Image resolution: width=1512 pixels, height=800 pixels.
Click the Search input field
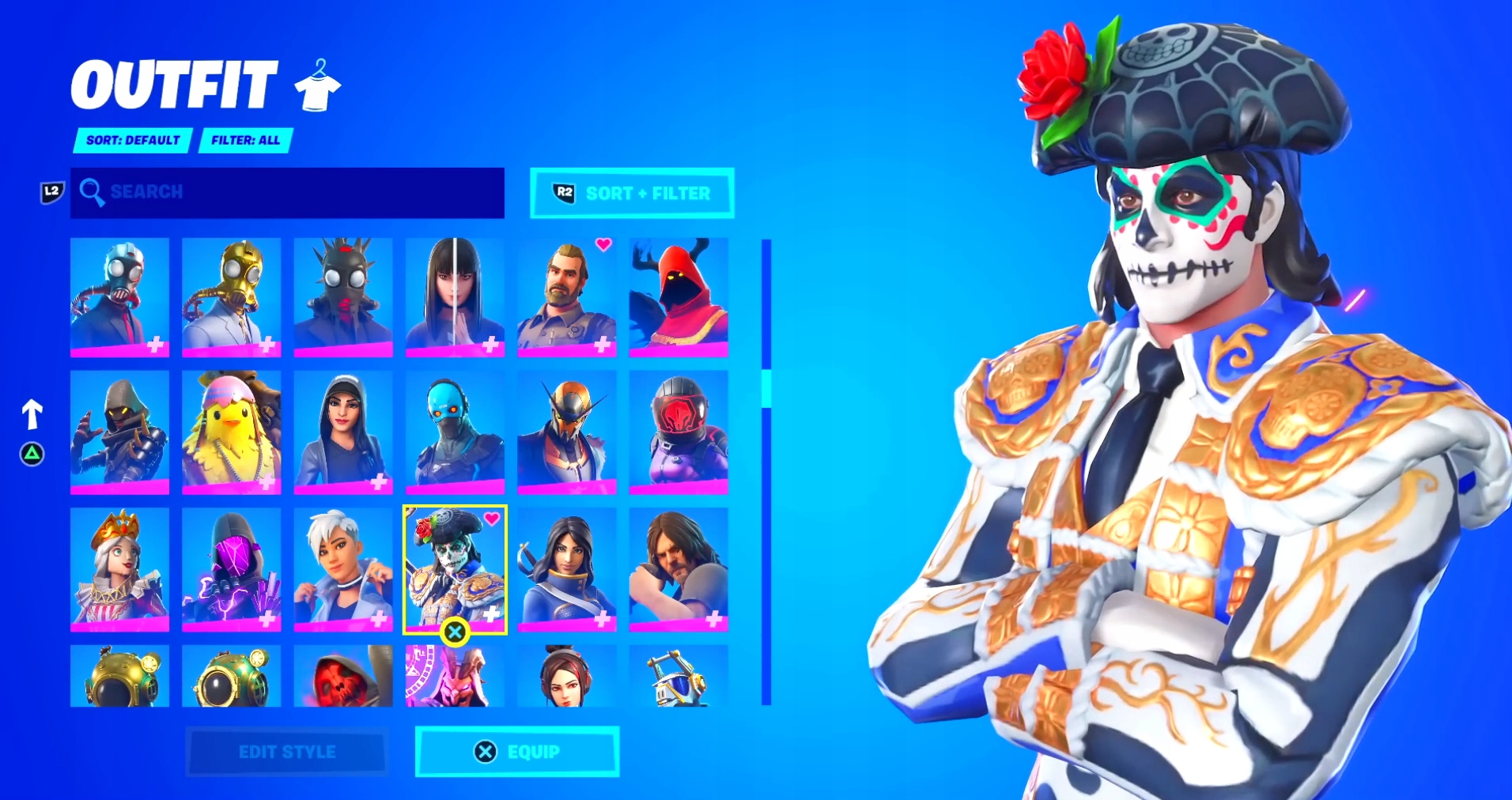(287, 192)
